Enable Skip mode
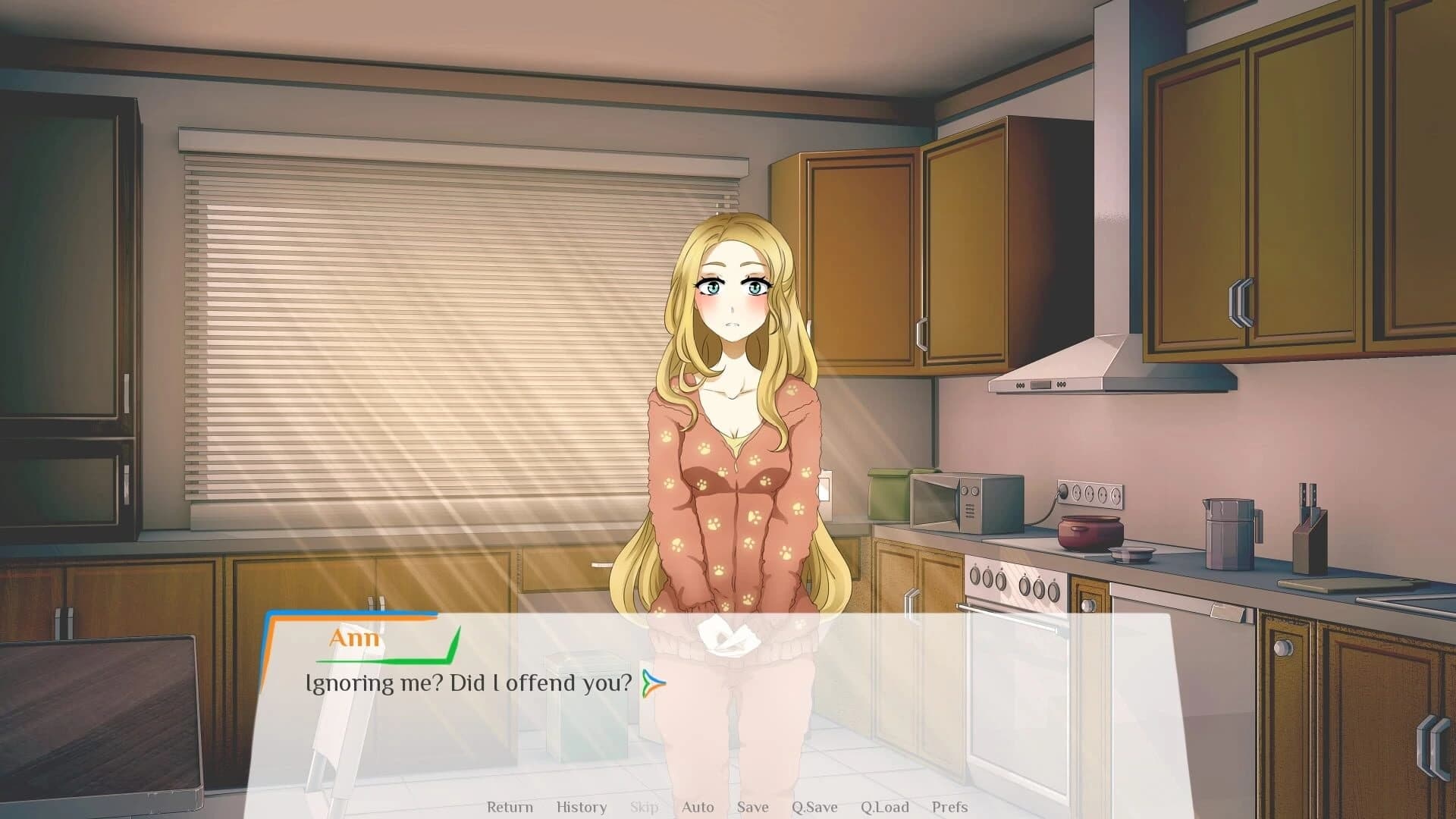 point(644,807)
